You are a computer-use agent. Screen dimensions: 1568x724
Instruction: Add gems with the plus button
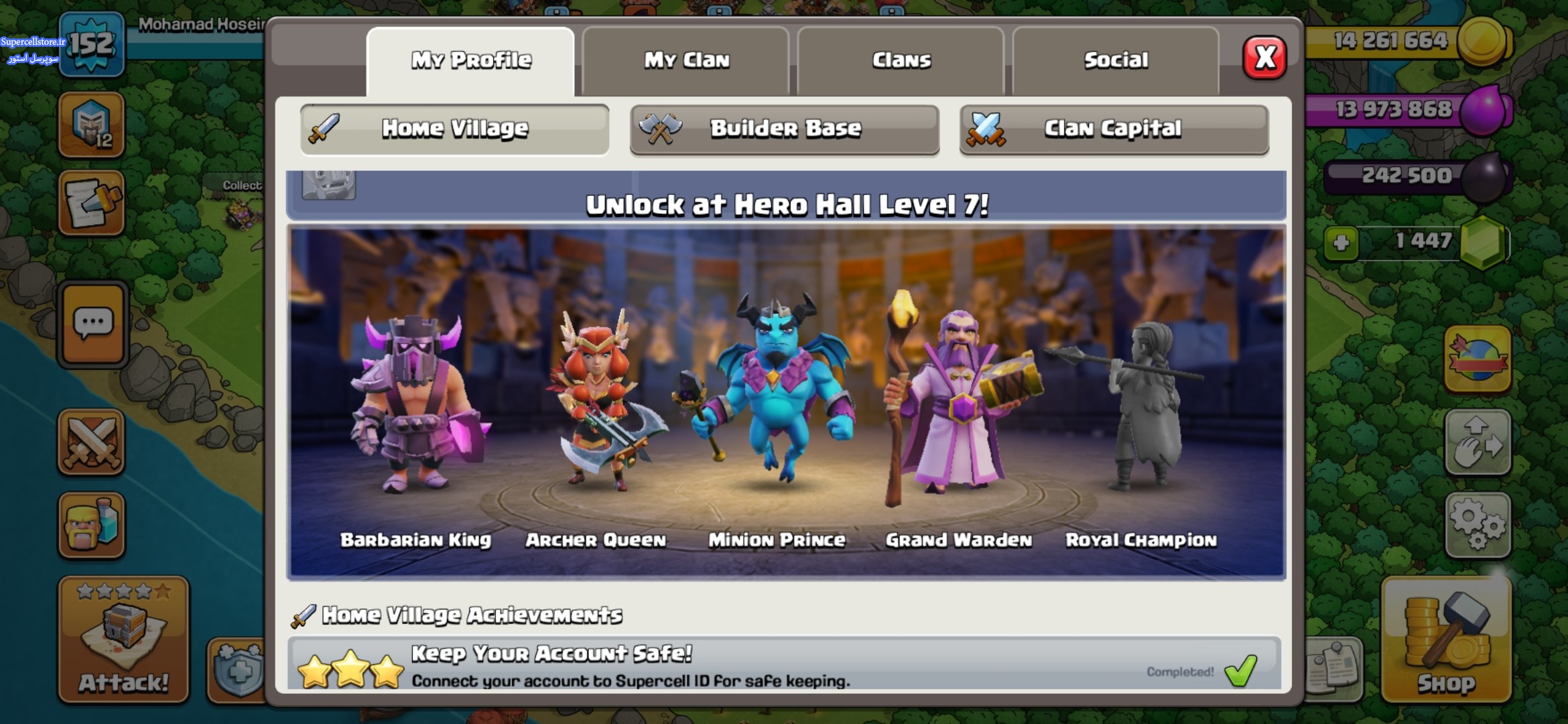coord(1341,242)
